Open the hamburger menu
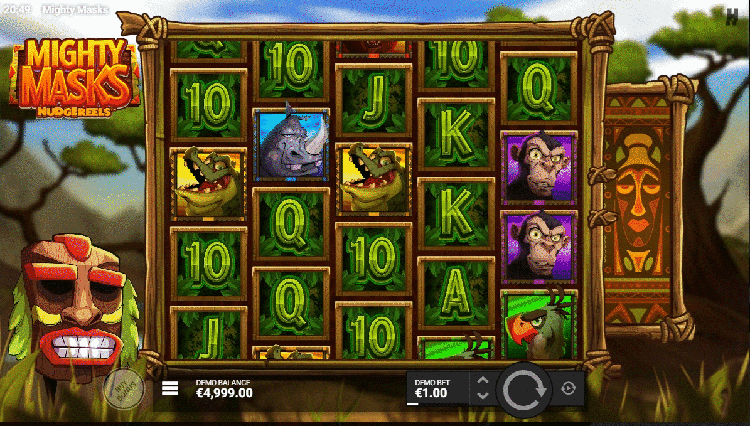The height and width of the screenshot is (426, 750). (x=170, y=389)
